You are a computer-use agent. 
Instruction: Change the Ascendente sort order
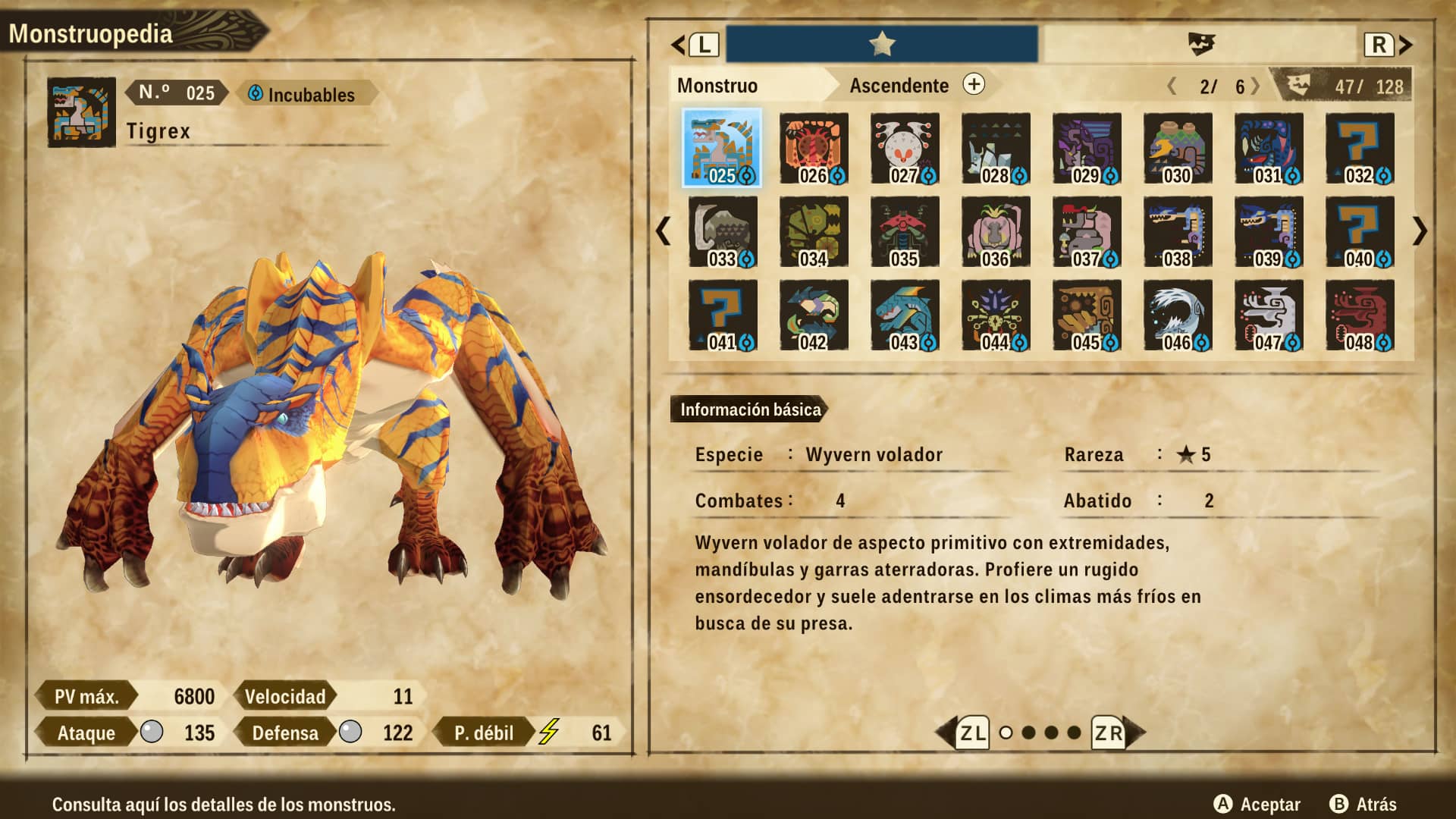pos(974,85)
